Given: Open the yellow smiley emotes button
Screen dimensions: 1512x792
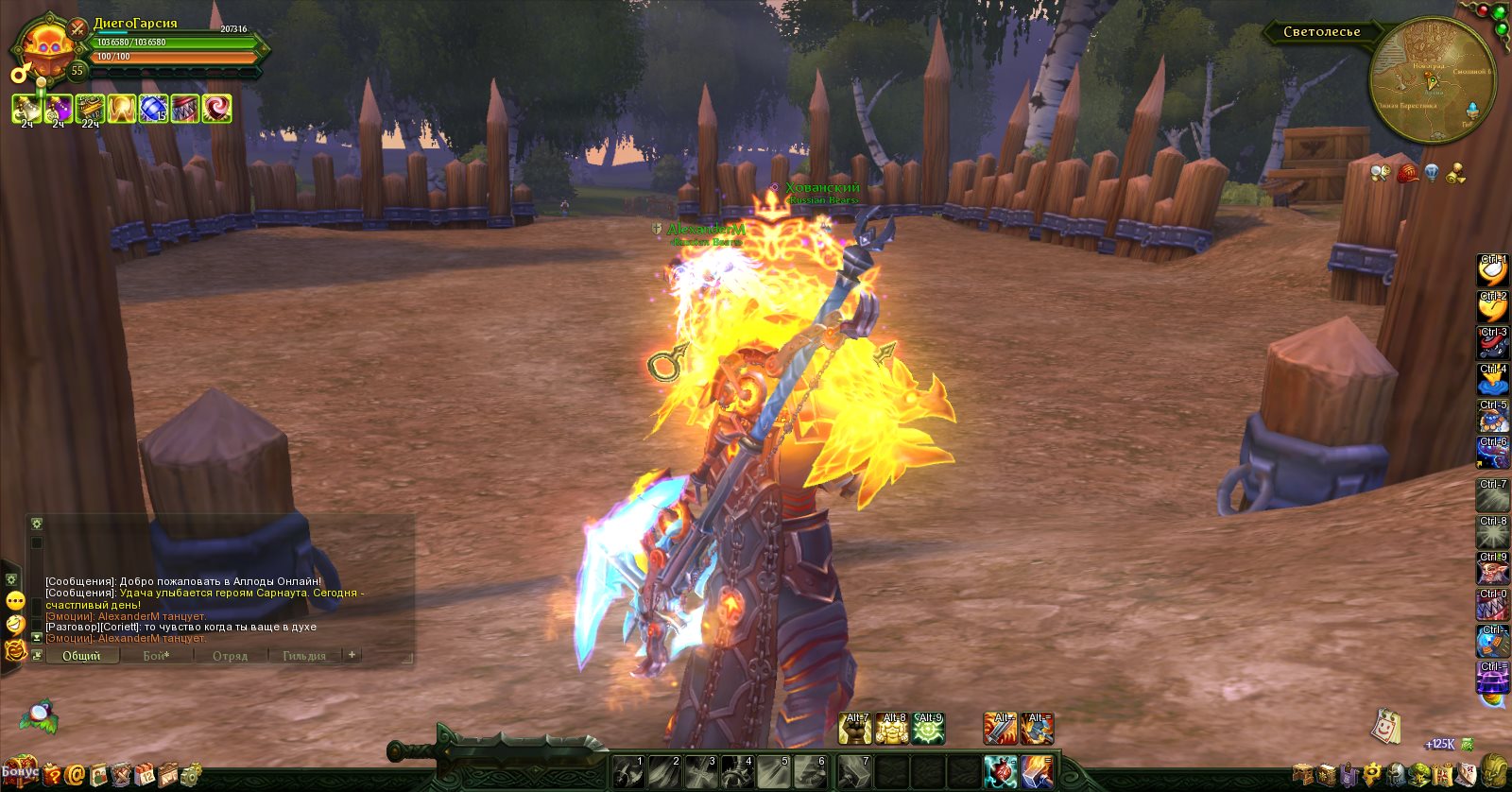Looking at the screenshot, I should (x=15, y=601).
